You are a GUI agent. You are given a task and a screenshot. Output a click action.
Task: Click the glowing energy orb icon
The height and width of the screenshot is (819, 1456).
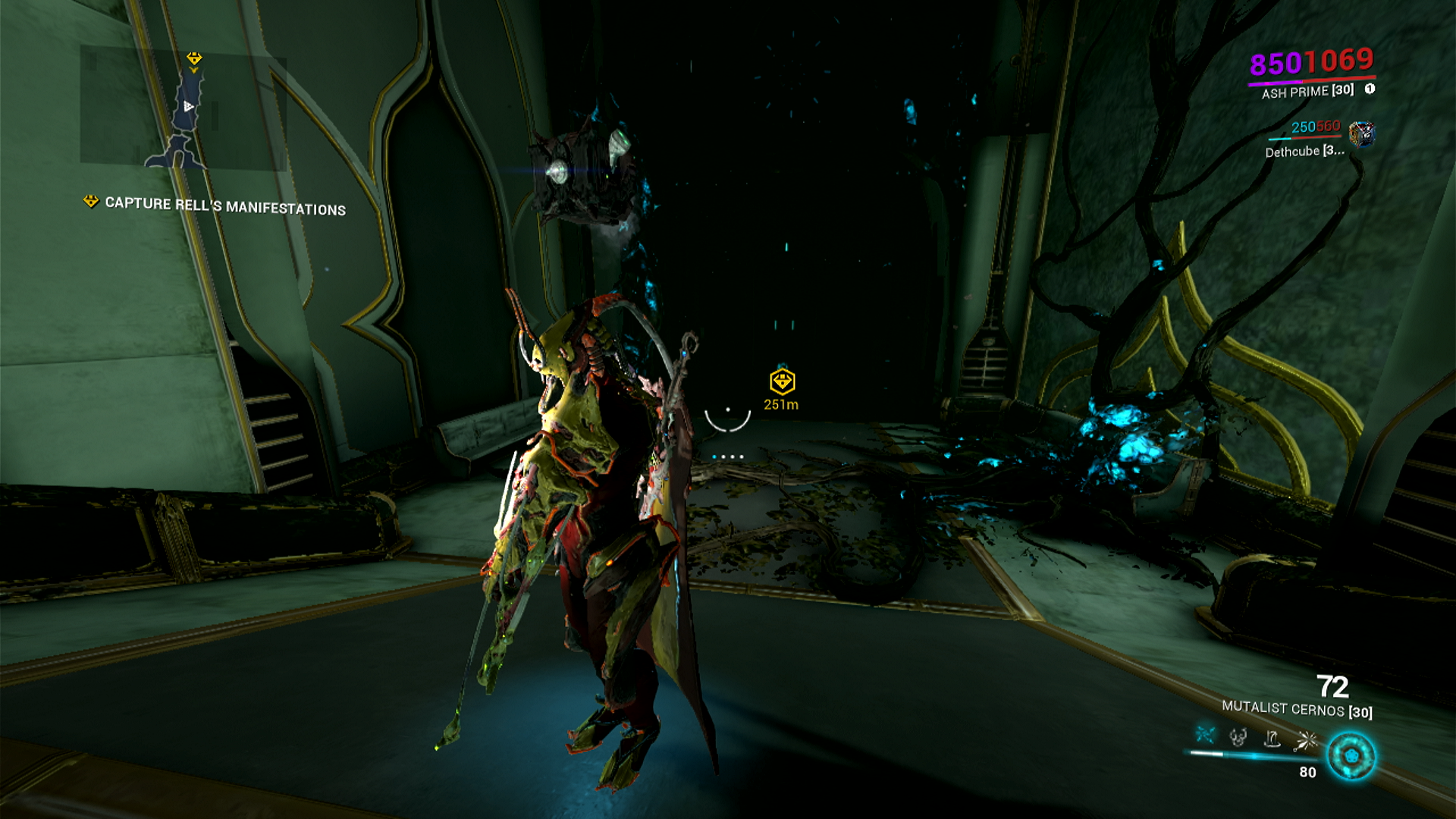click(1351, 756)
